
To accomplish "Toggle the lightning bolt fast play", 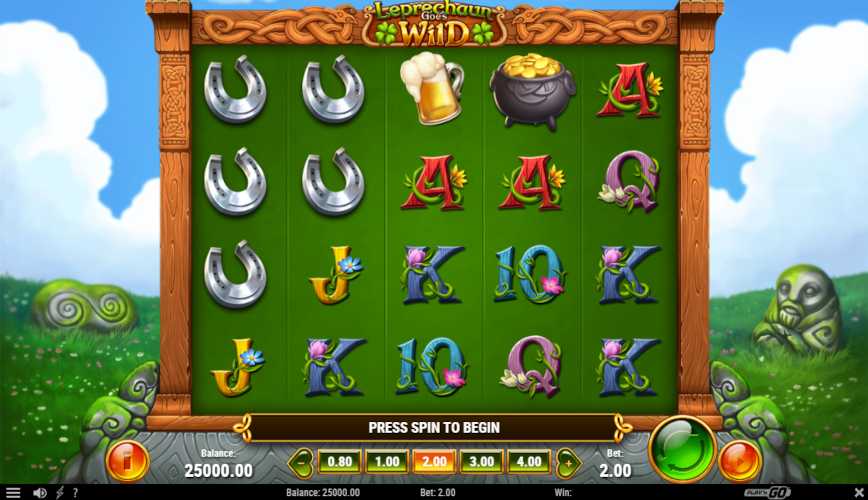I will (x=59, y=493).
